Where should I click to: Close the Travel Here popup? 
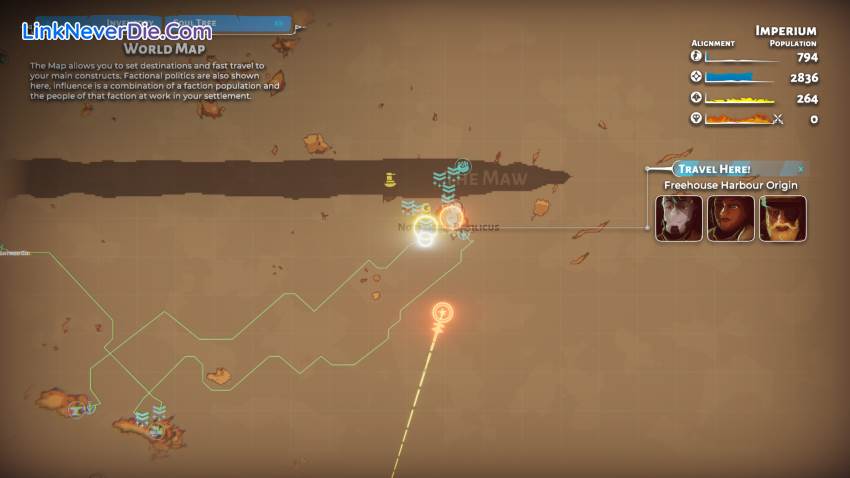click(x=800, y=169)
